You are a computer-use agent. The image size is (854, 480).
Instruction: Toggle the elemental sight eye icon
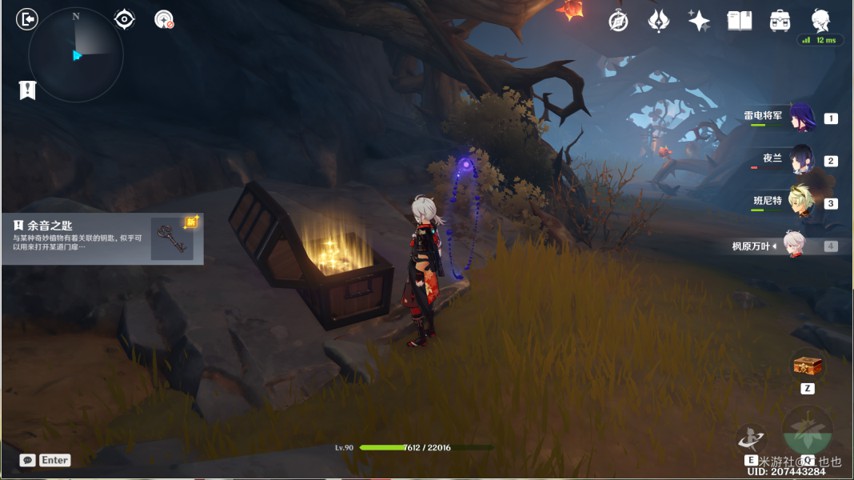pyautogui.click(x=124, y=19)
